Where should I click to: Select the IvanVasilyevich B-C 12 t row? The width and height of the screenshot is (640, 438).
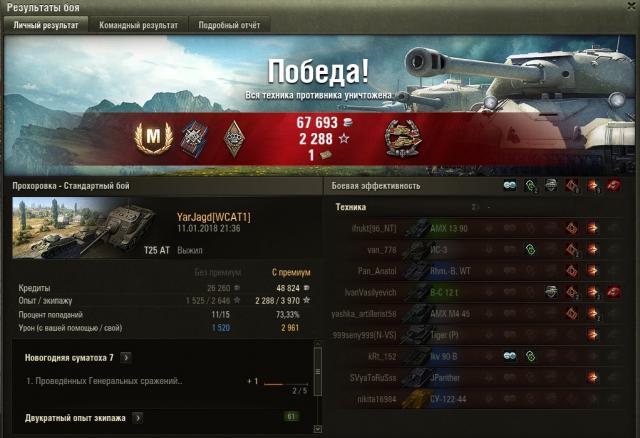click(x=480, y=292)
